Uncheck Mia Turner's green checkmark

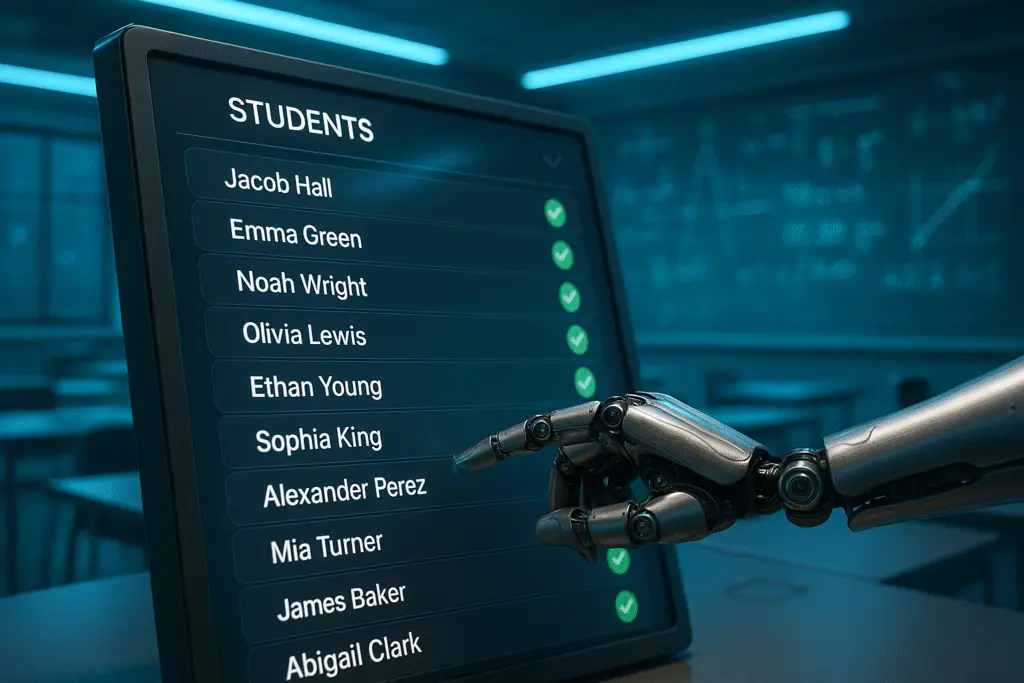point(618,560)
